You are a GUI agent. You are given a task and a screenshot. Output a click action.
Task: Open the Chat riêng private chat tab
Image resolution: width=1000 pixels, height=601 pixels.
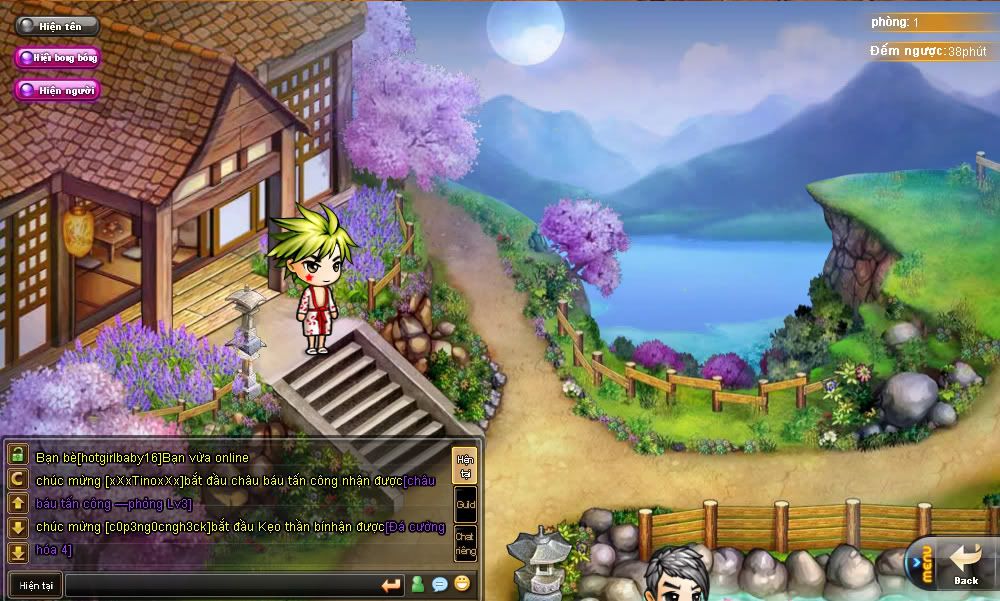pyautogui.click(x=465, y=544)
